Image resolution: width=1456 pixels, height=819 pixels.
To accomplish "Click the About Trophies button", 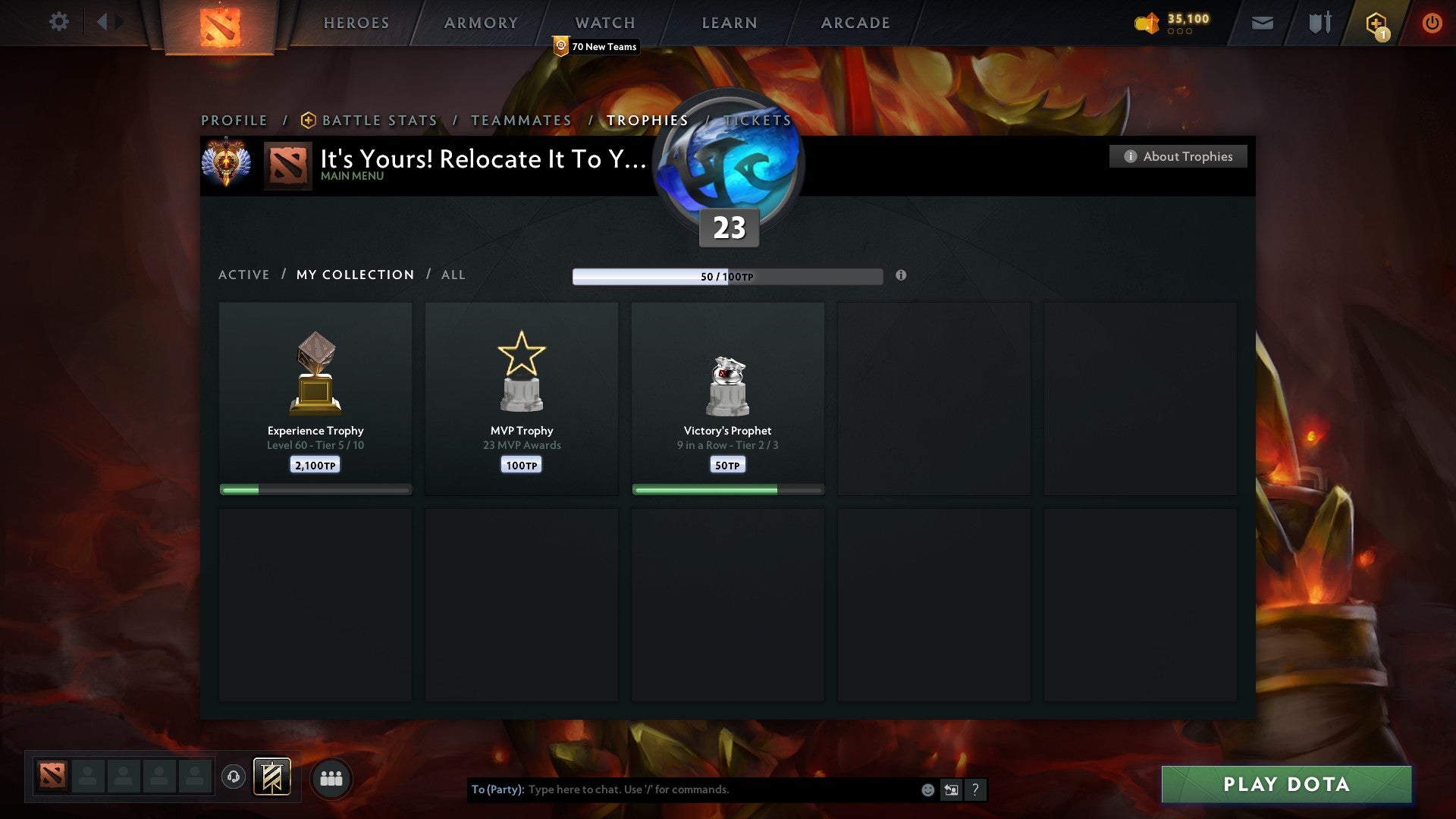I will [1178, 156].
